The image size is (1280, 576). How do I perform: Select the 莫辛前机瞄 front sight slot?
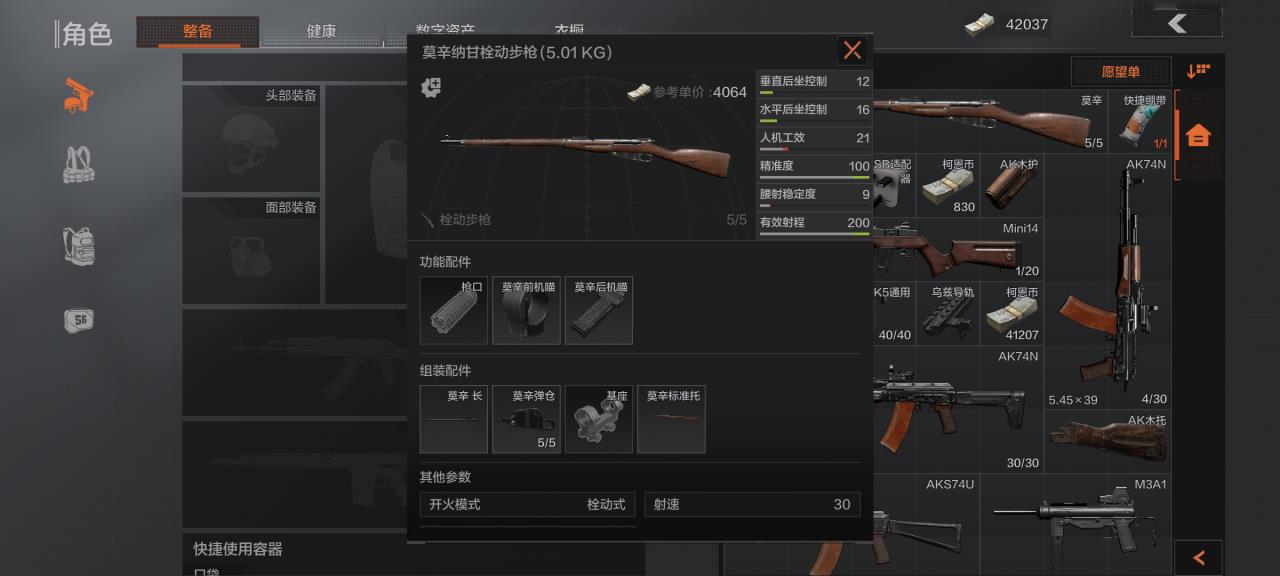526,311
